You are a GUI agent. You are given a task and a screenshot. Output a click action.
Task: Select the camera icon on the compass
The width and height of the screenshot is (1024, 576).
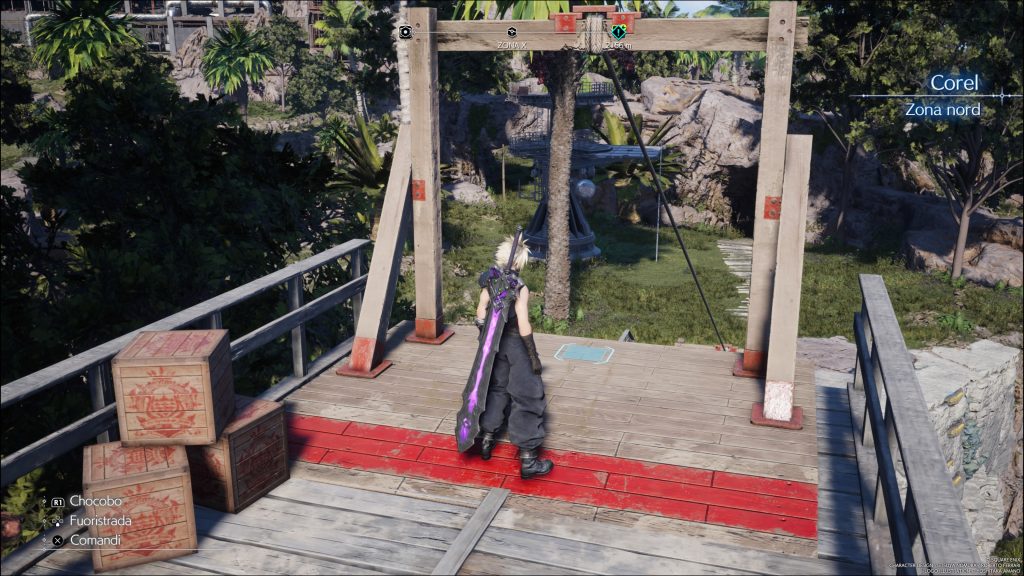coord(405,32)
